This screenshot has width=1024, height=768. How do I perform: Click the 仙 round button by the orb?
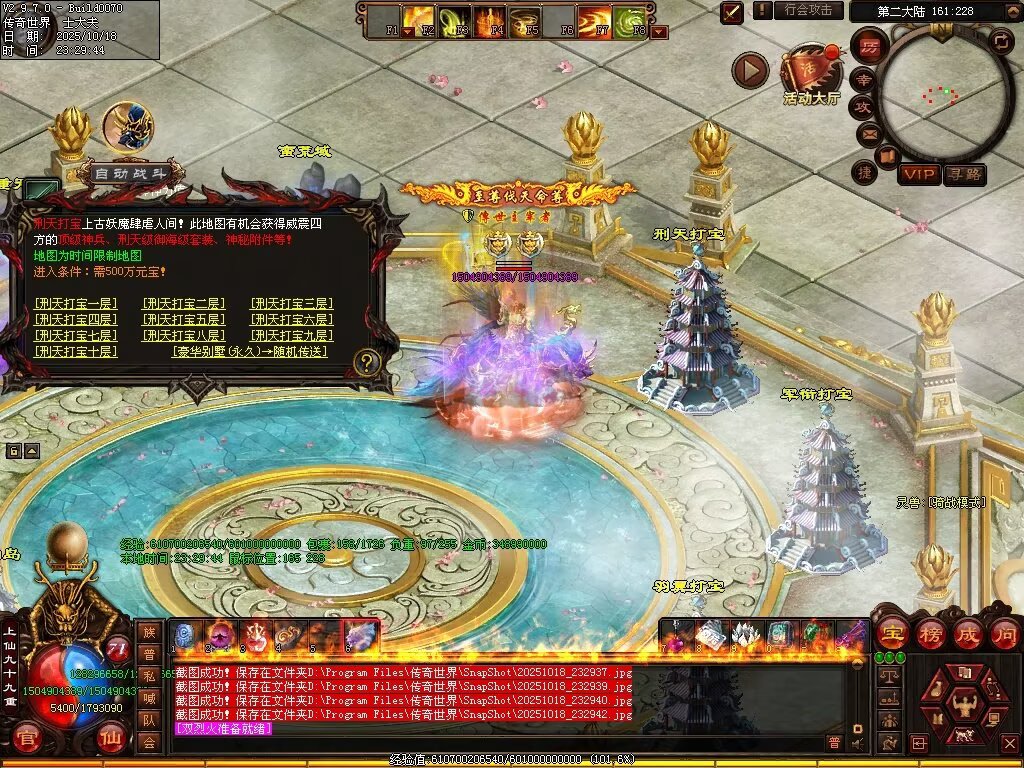[111, 740]
